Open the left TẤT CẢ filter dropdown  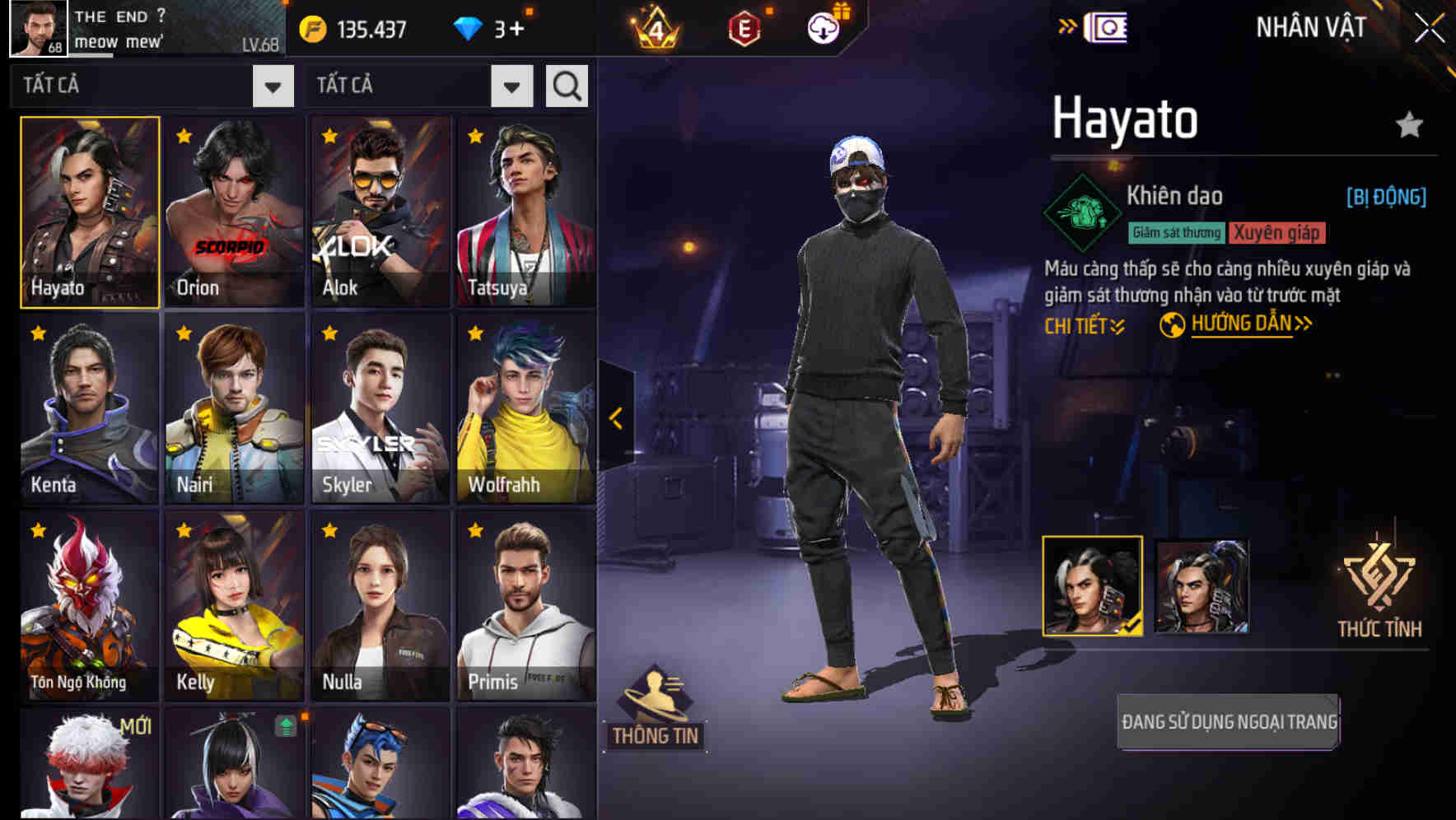[272, 85]
